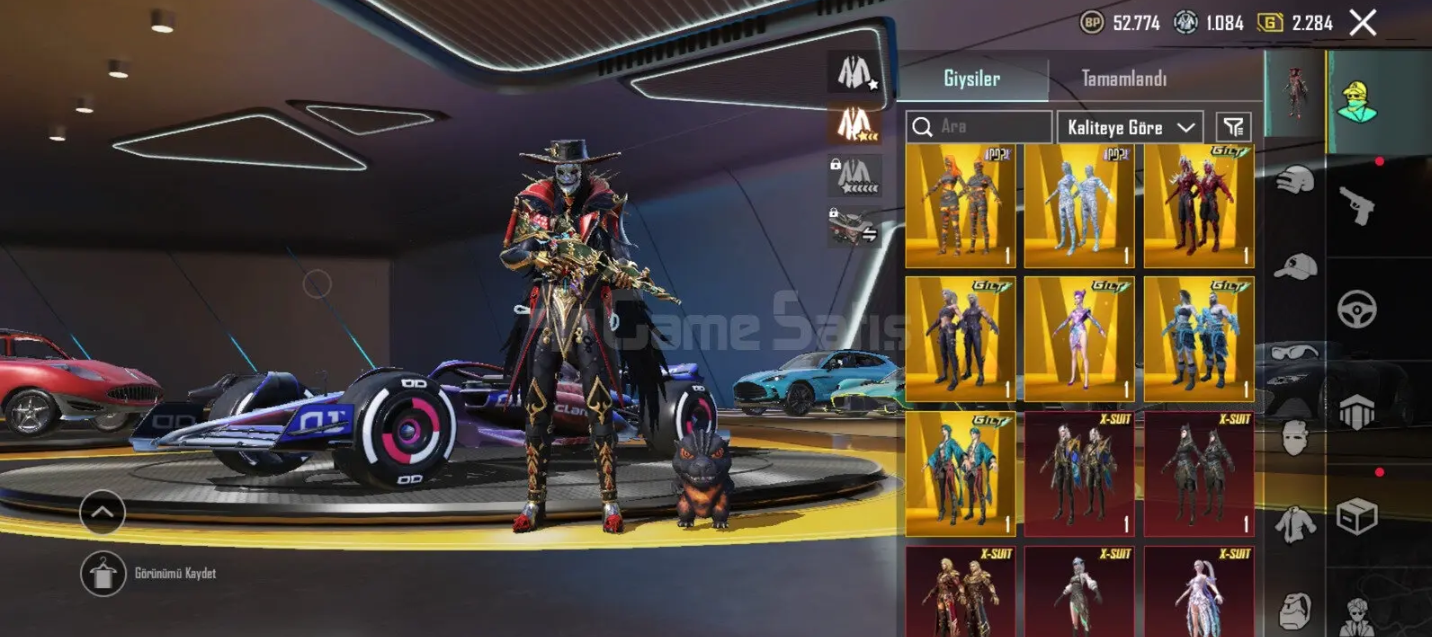Close the wardrobe with the X button
Image resolution: width=1432 pixels, height=637 pixels.
pyautogui.click(x=1362, y=22)
